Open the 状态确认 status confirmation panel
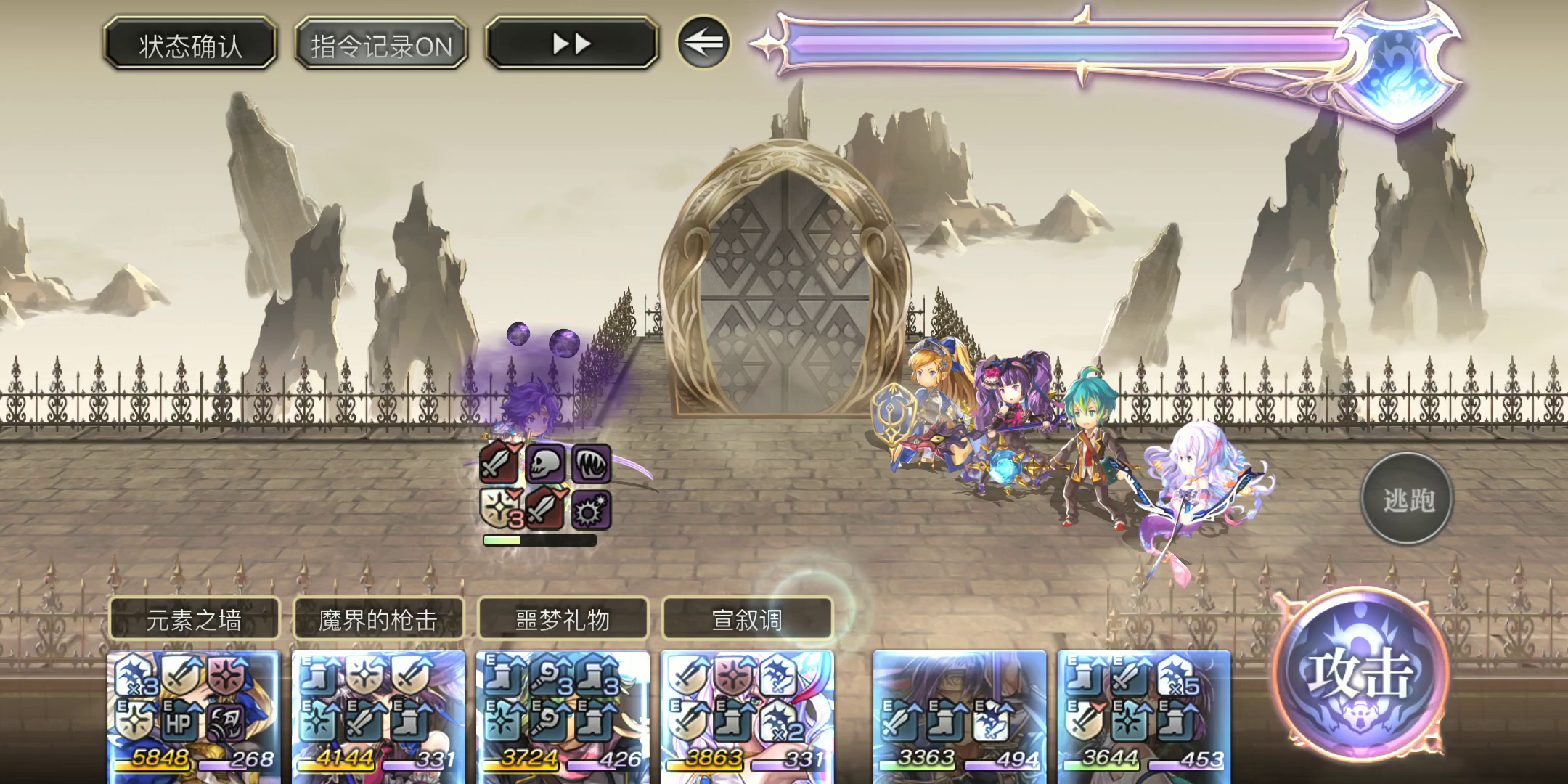 click(190, 45)
